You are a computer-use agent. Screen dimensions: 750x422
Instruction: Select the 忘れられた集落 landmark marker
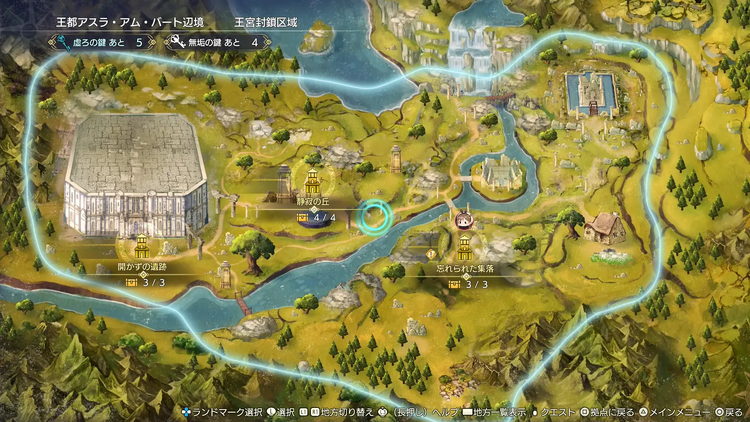[x=463, y=248]
